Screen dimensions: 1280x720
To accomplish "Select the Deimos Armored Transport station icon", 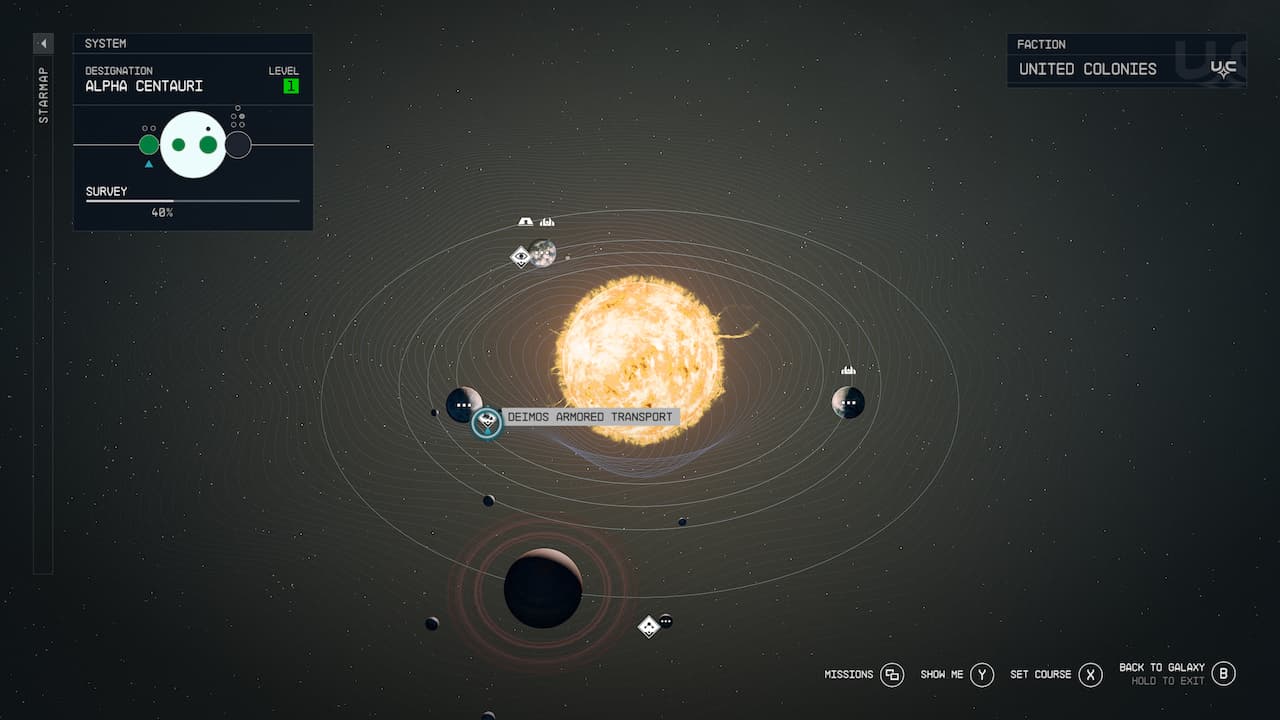I will click(486, 423).
